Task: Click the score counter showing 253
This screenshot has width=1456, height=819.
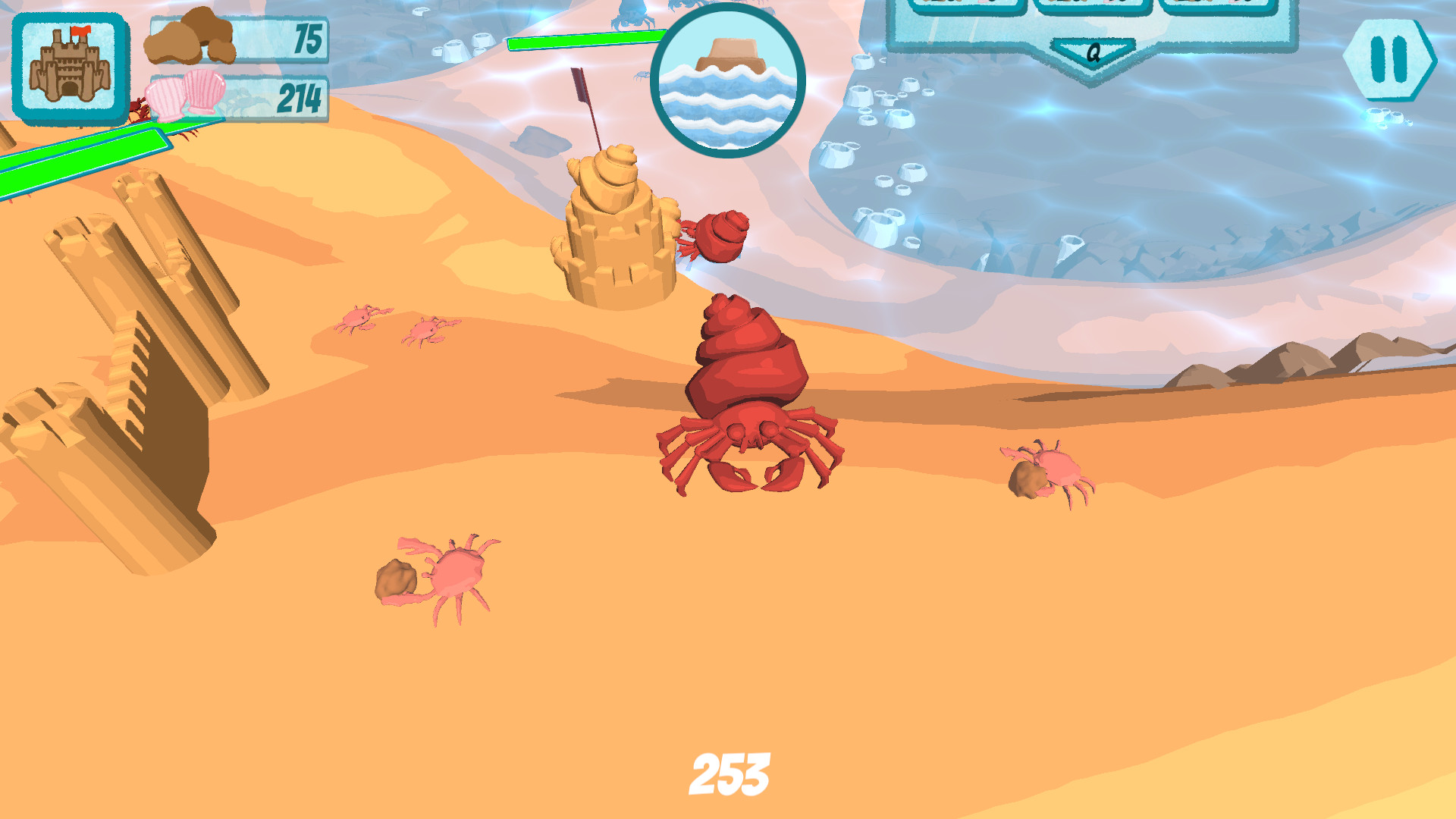Action: tap(730, 772)
